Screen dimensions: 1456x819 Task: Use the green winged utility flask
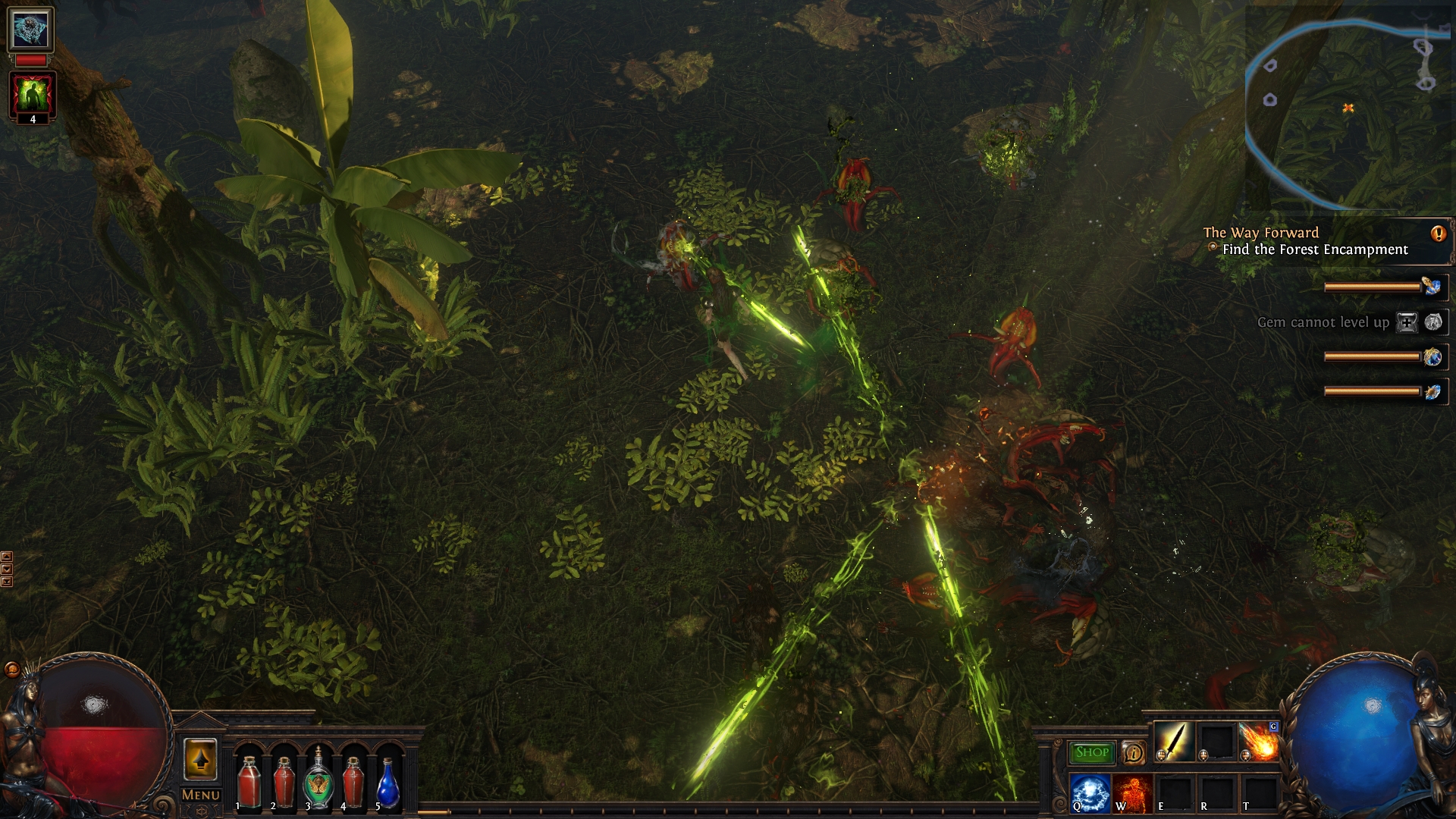318,781
